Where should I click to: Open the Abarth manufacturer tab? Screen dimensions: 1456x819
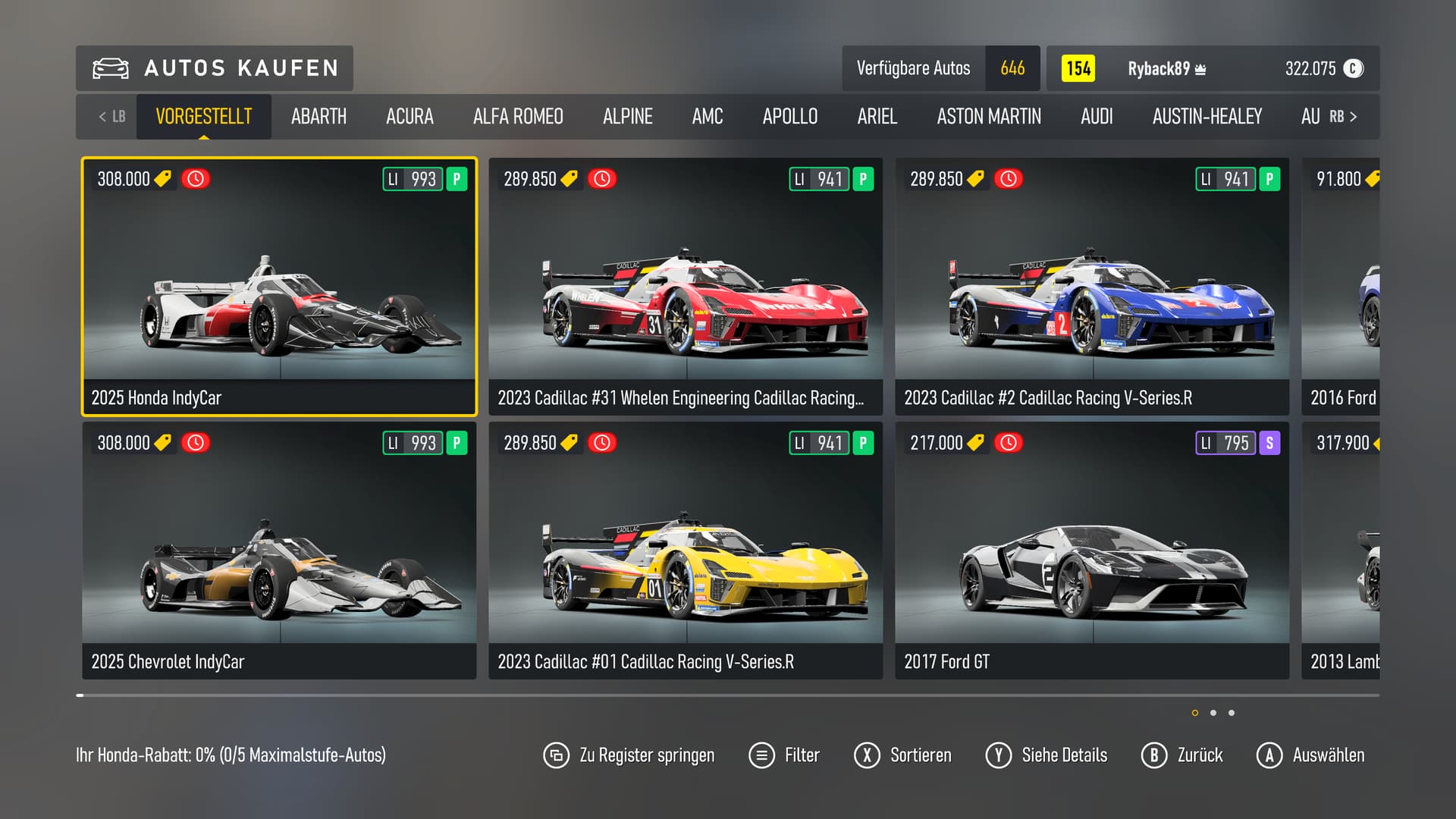[318, 117]
